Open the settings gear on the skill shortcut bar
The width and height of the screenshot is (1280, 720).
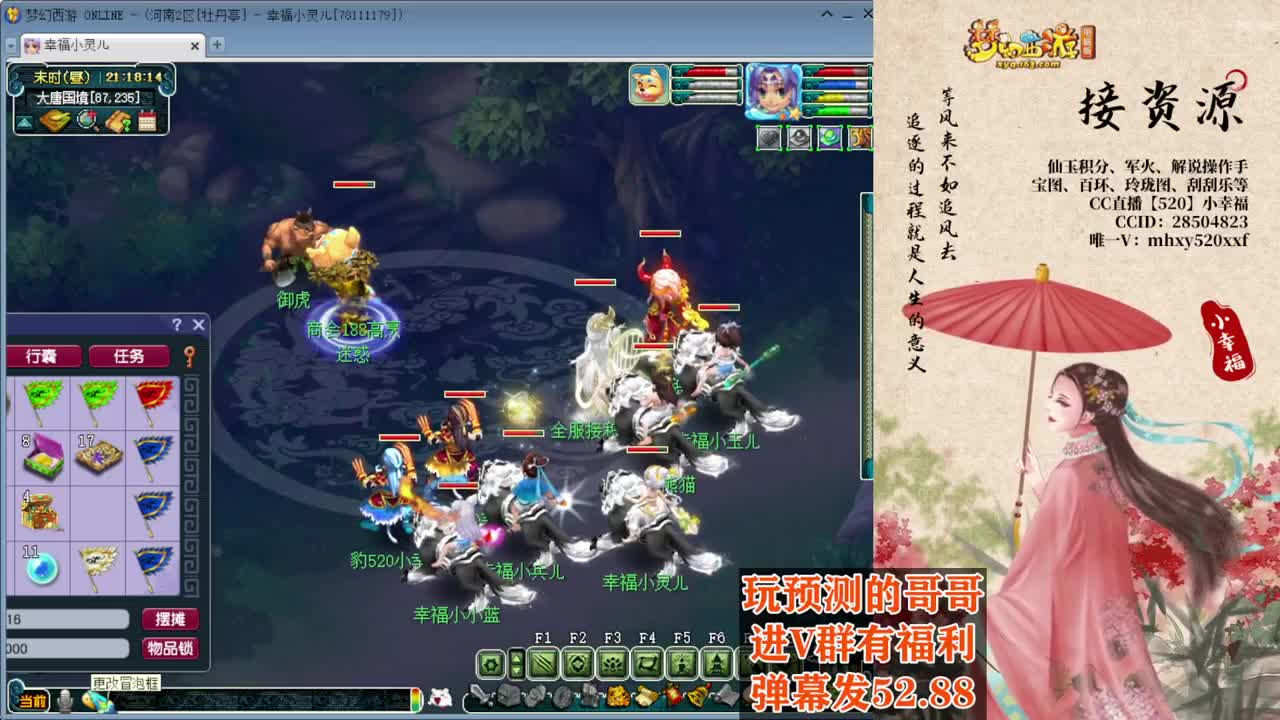[x=490, y=663]
